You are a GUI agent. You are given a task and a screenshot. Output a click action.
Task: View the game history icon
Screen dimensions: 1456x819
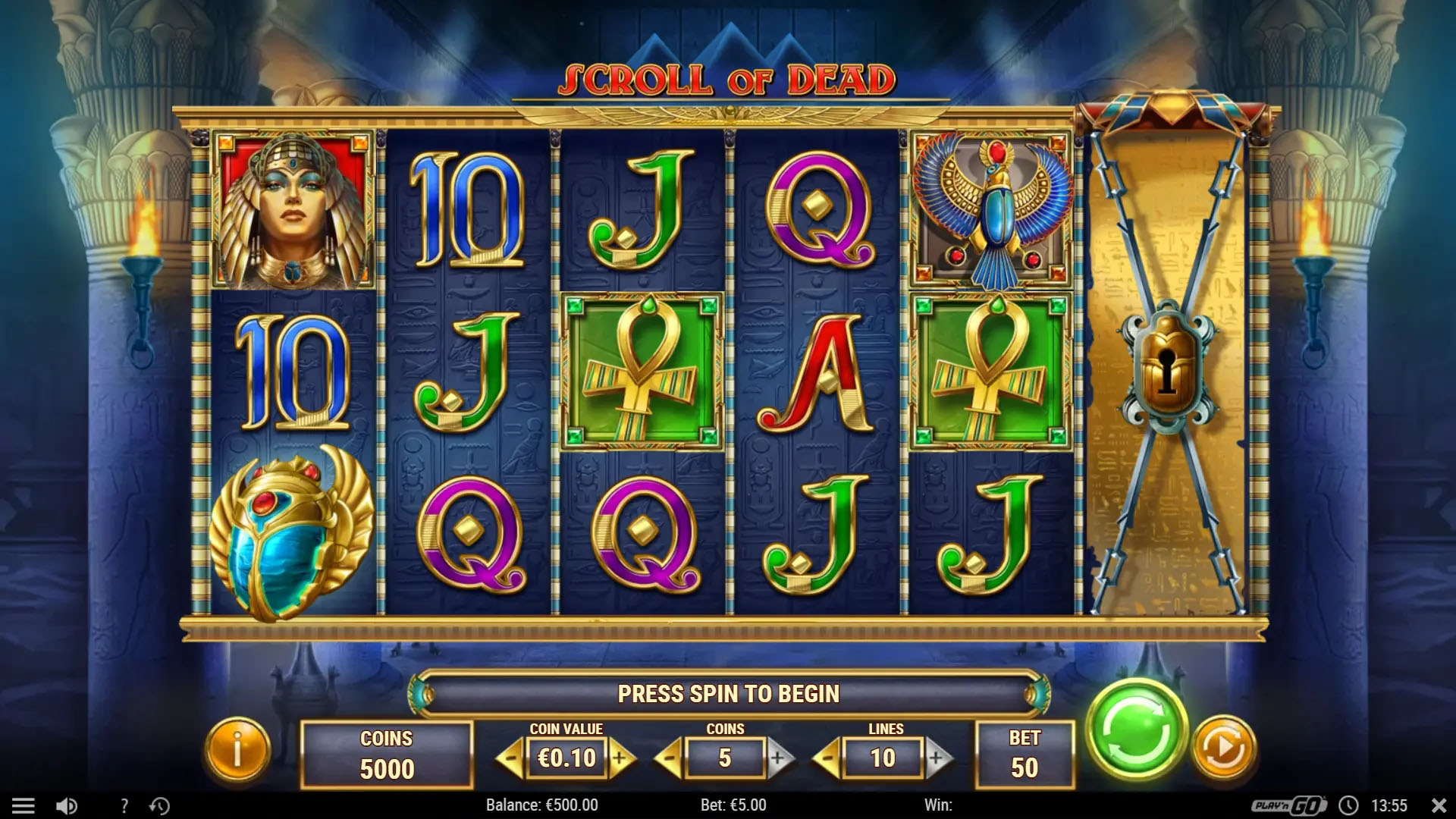pyautogui.click(x=159, y=805)
